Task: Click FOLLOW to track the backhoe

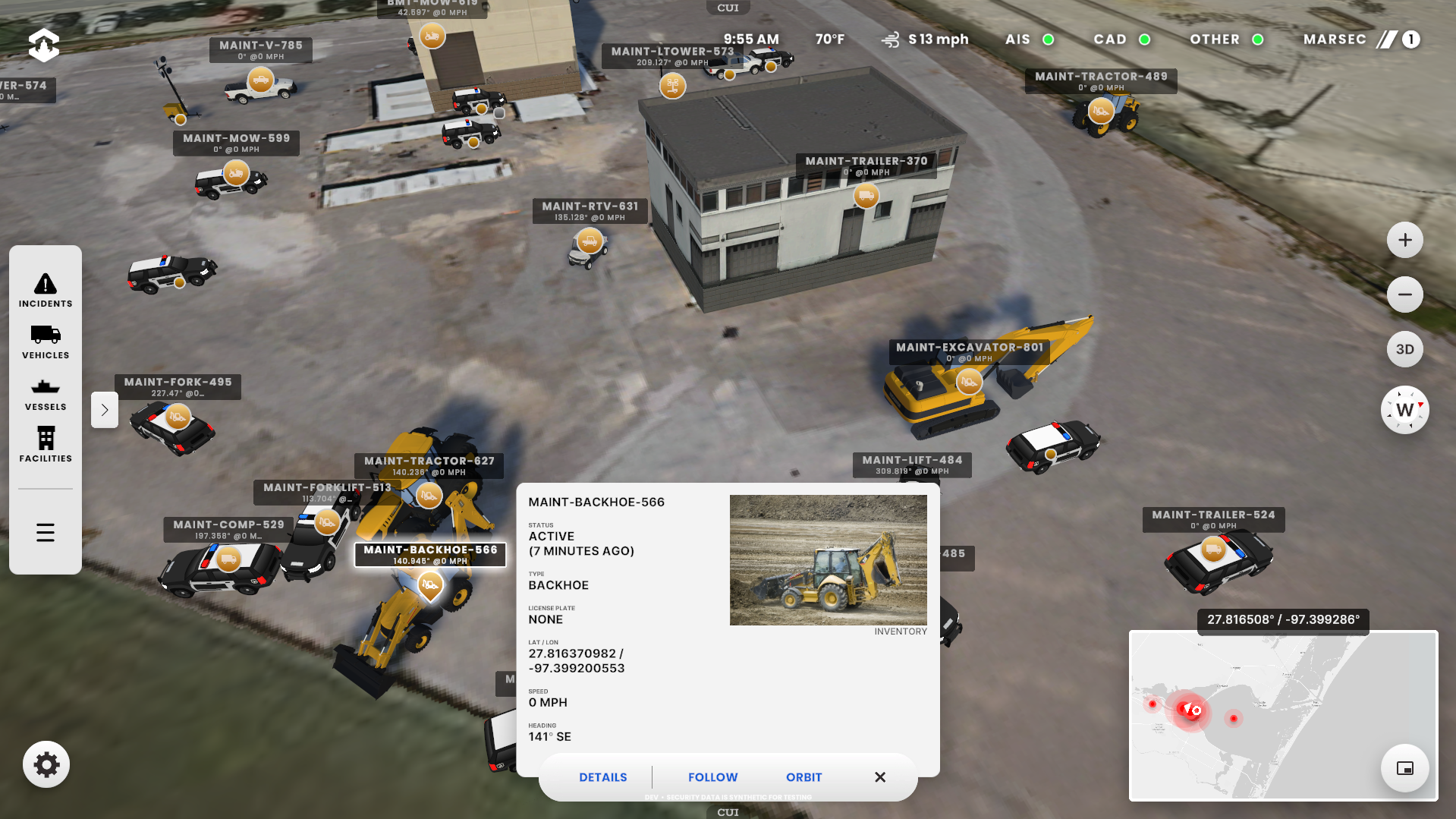Action: click(x=712, y=776)
